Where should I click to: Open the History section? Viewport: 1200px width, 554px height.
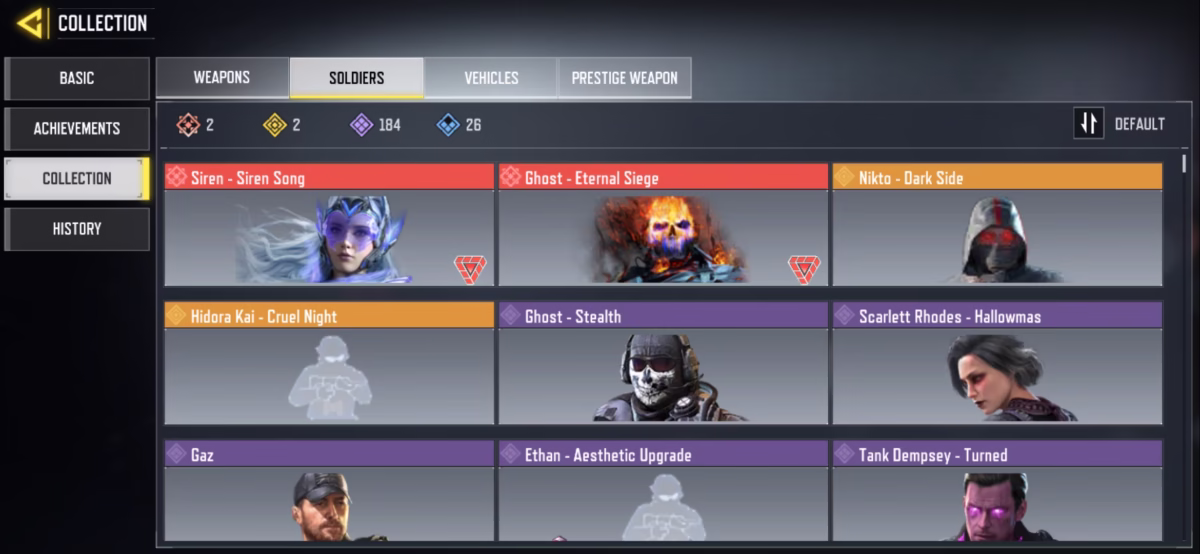click(x=77, y=228)
